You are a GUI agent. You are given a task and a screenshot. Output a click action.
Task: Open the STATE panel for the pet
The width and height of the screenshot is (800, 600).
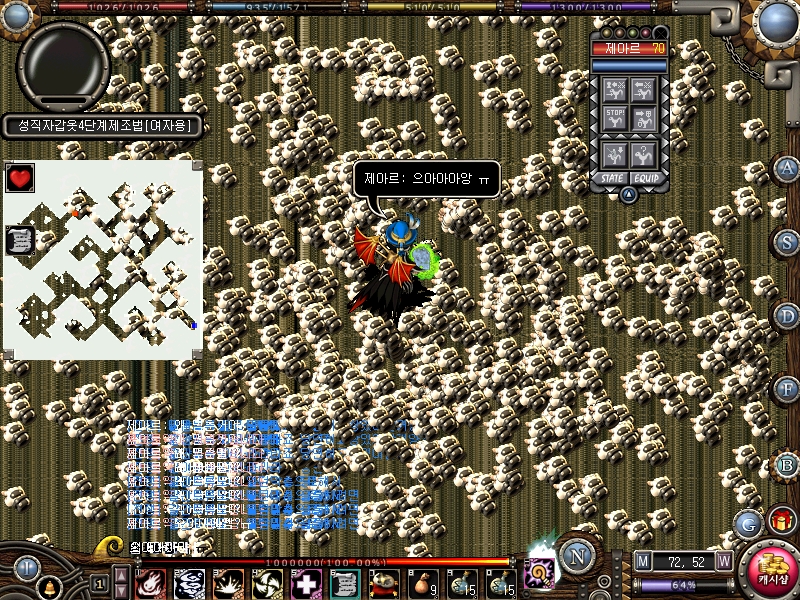(x=611, y=178)
